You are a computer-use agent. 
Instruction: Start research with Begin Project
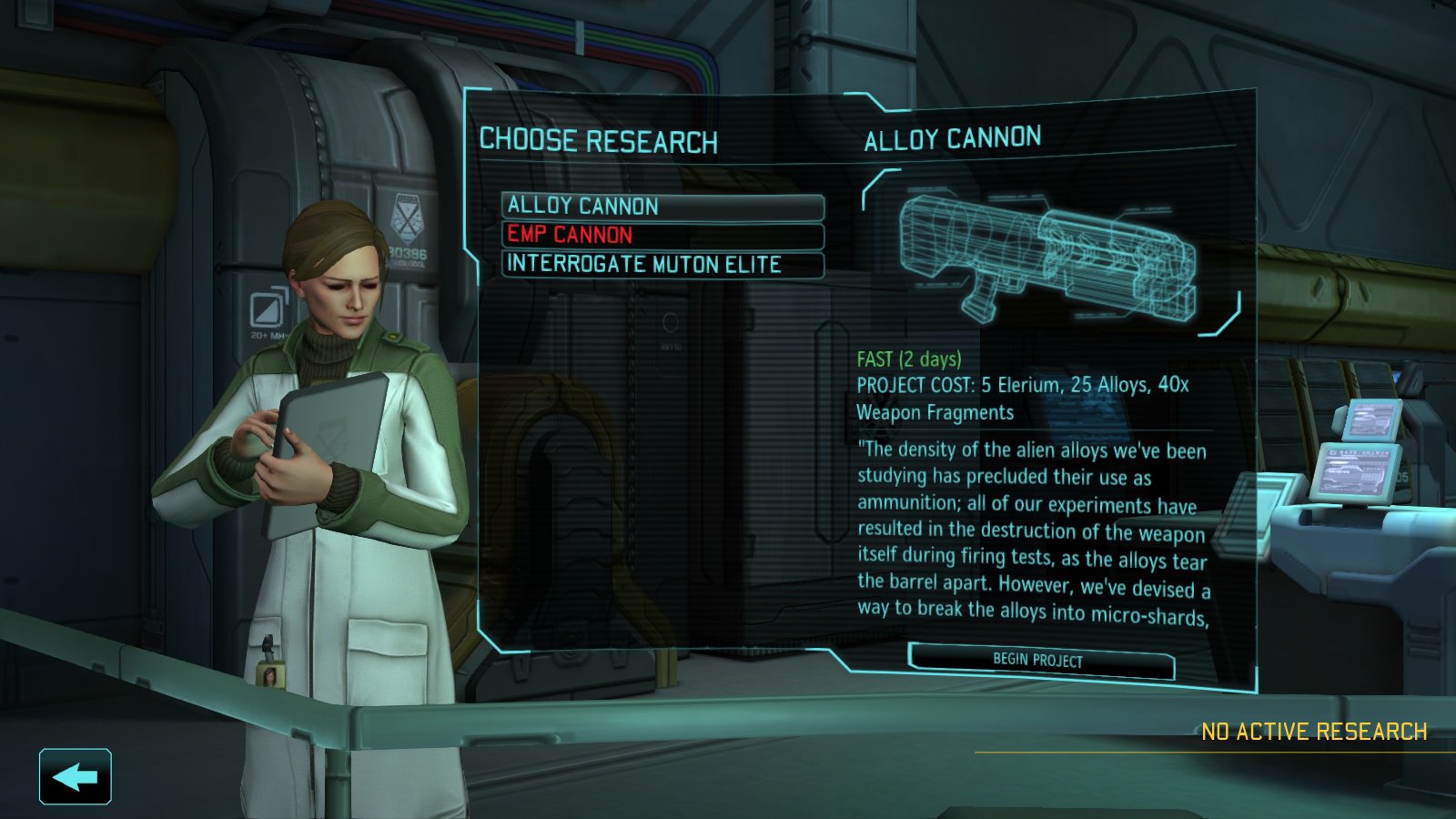pyautogui.click(x=1040, y=661)
